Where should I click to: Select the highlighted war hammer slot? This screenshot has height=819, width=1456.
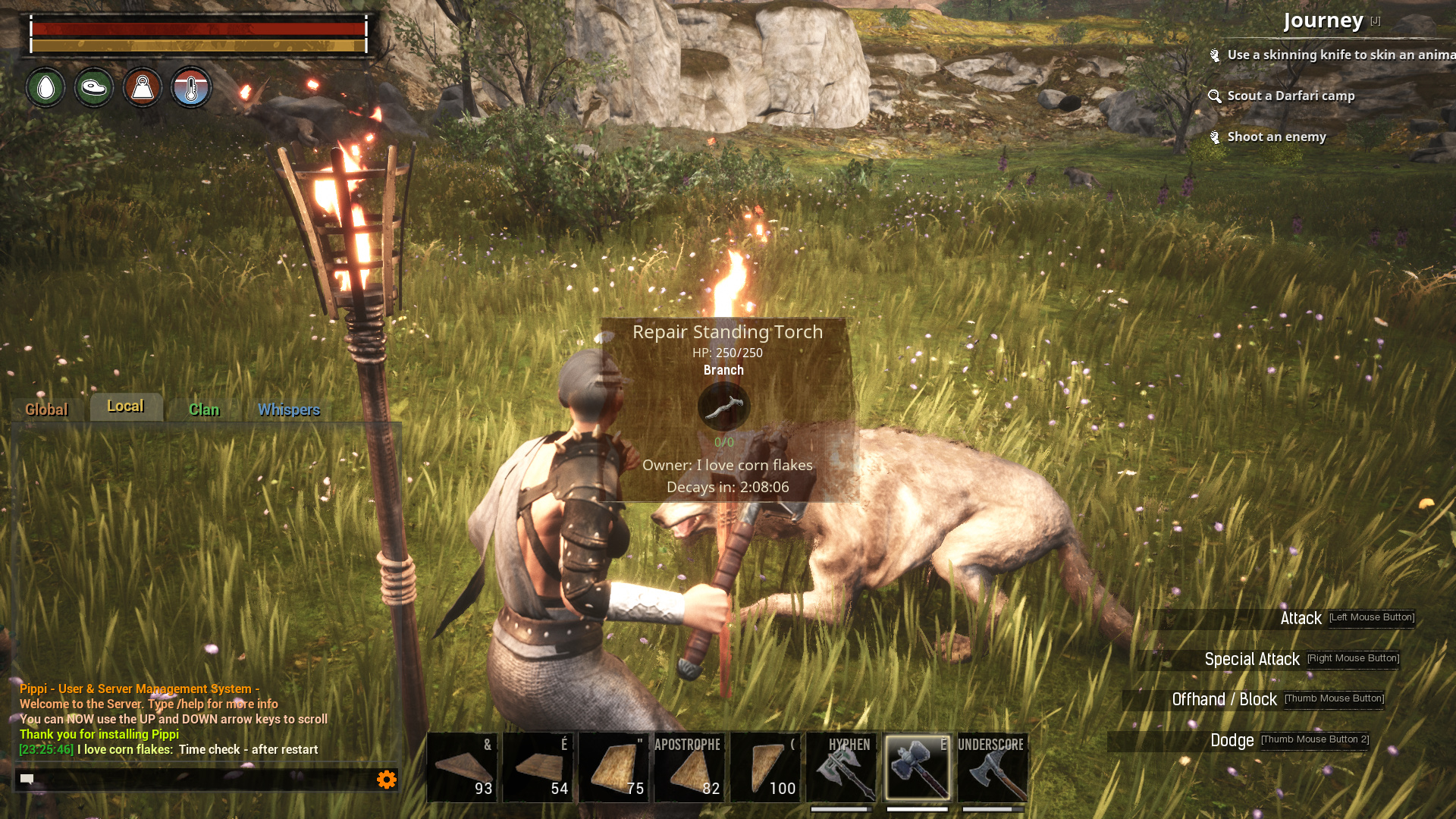pos(918,767)
